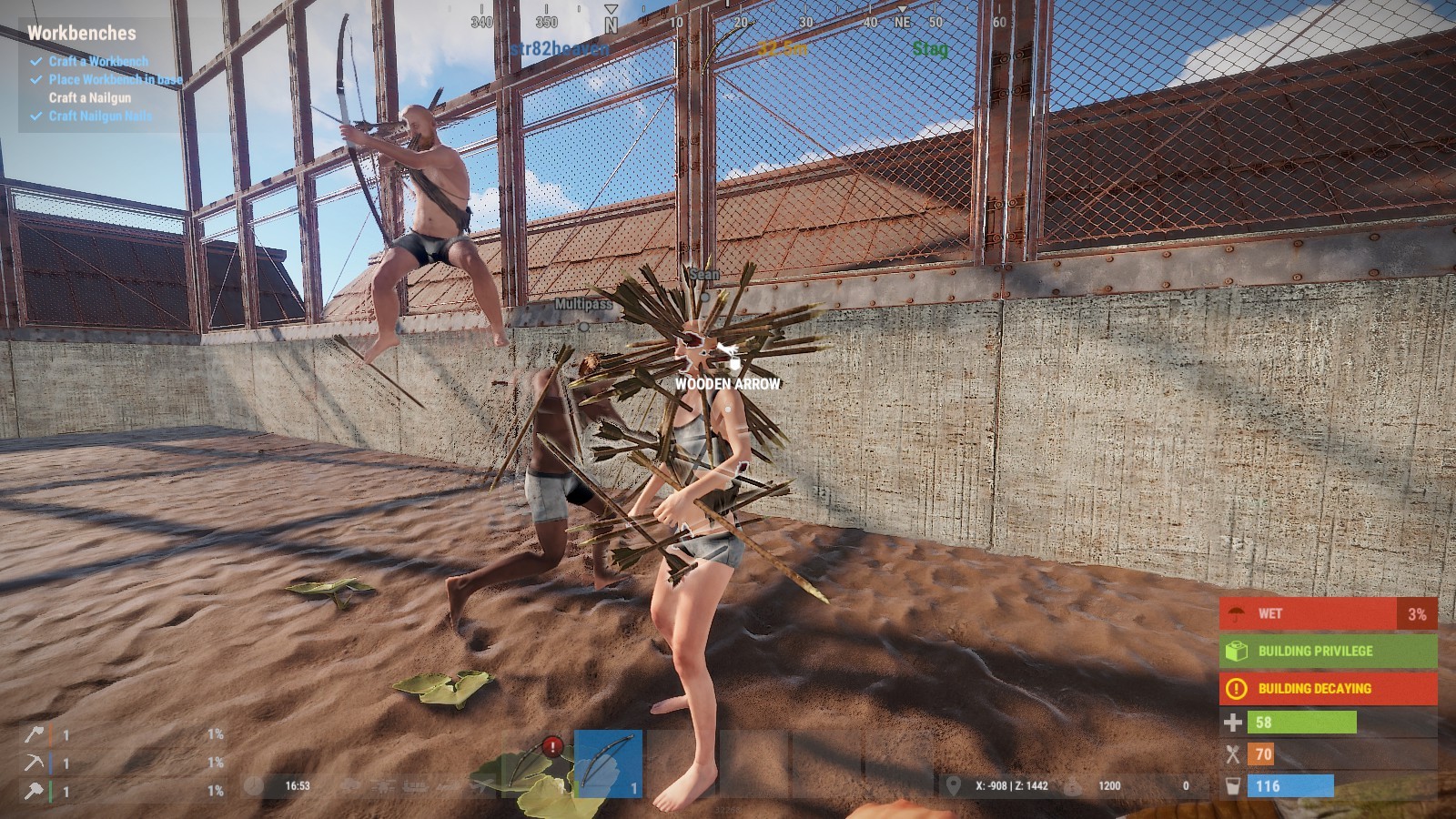Click the Wet status indicator

(1328, 613)
